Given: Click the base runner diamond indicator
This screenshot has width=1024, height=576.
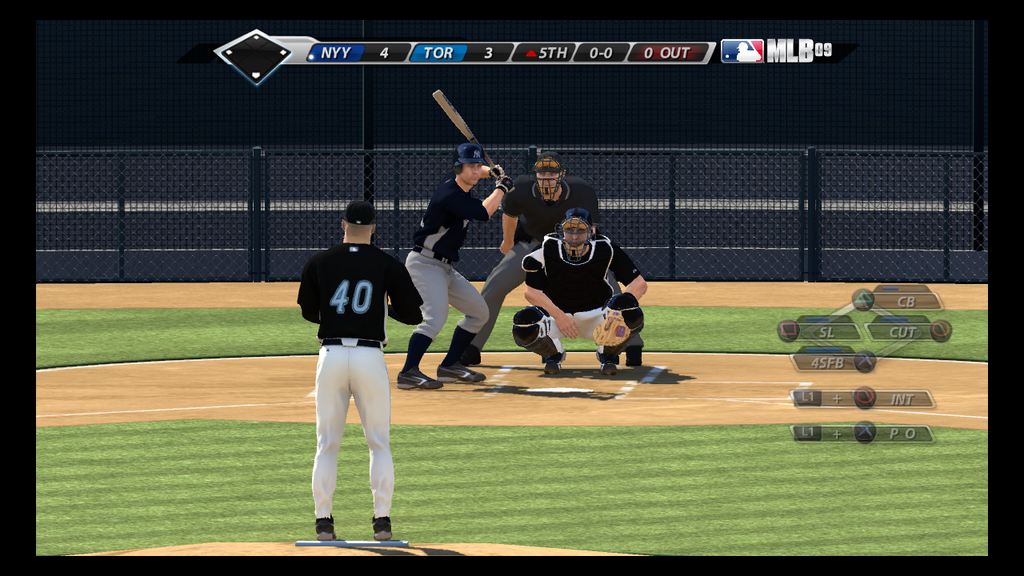Looking at the screenshot, I should tap(254, 55).
